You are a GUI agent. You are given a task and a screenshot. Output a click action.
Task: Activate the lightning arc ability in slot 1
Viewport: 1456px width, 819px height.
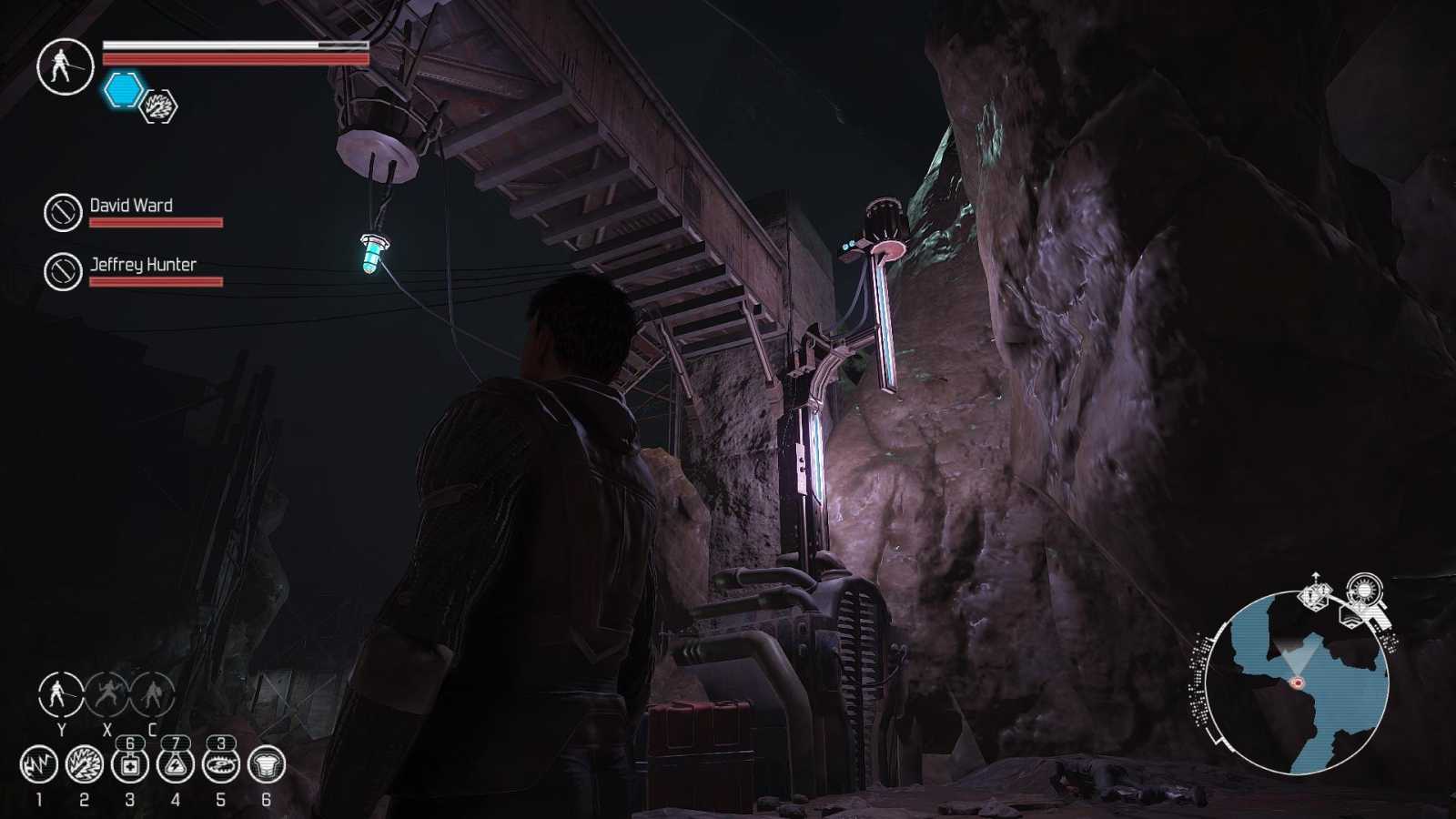pyautogui.click(x=39, y=765)
